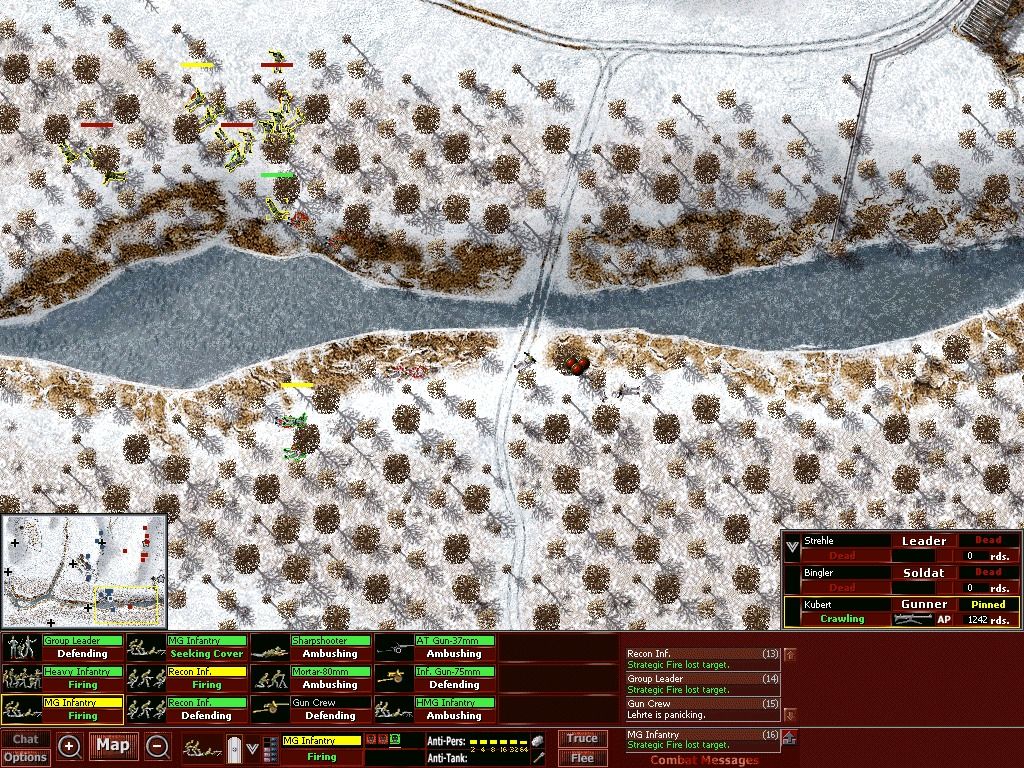Click the battlefield minimap

(84, 571)
